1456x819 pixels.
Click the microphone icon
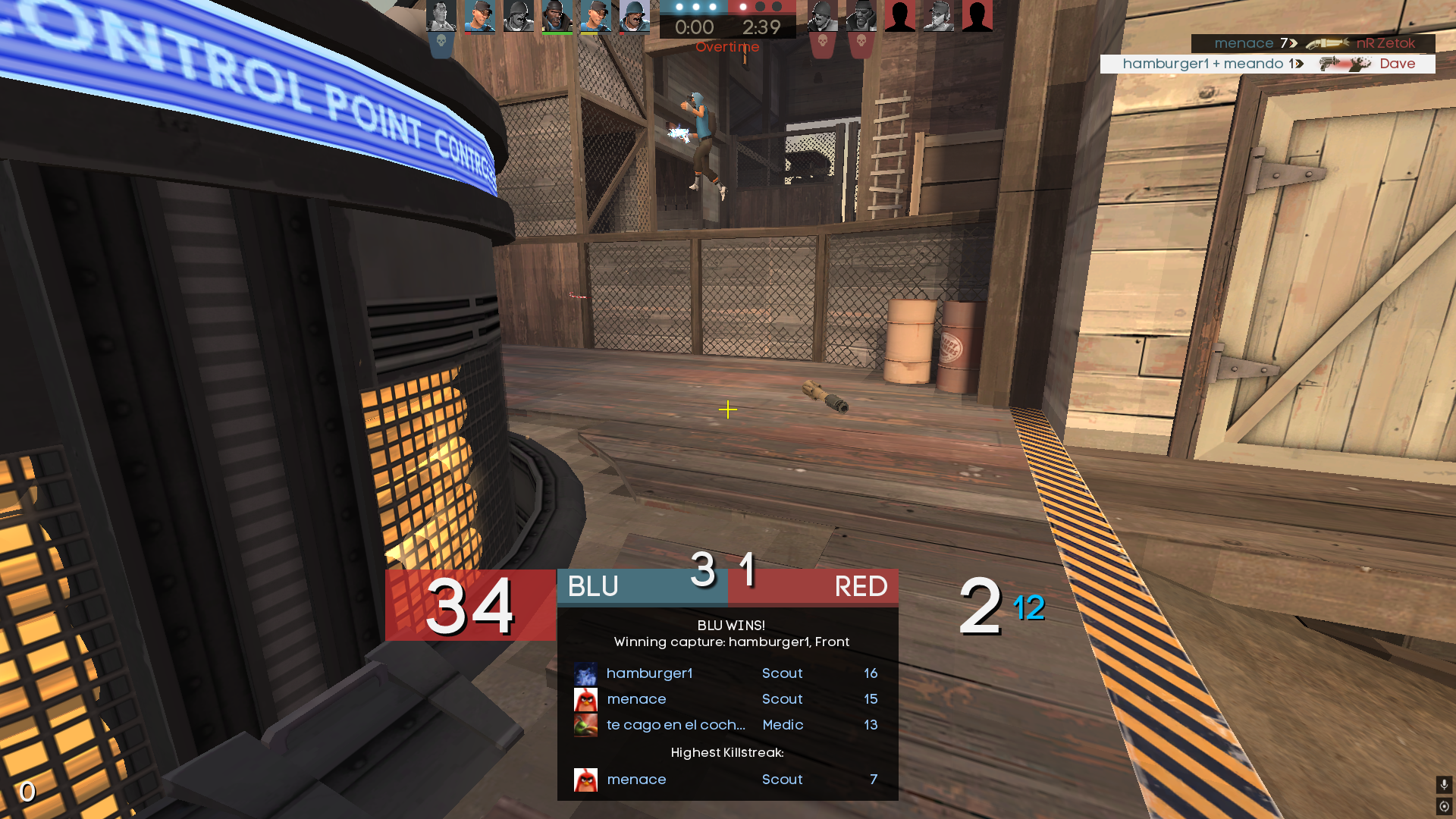point(1444,784)
